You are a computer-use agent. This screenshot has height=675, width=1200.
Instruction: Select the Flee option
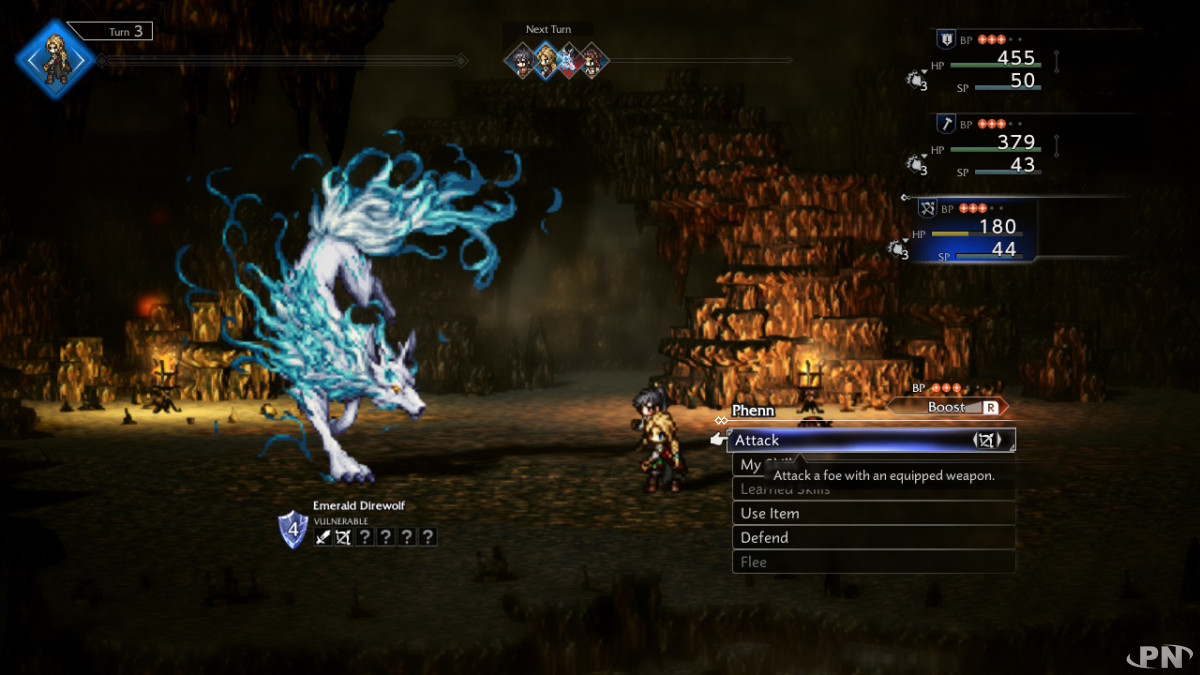pyautogui.click(x=873, y=562)
